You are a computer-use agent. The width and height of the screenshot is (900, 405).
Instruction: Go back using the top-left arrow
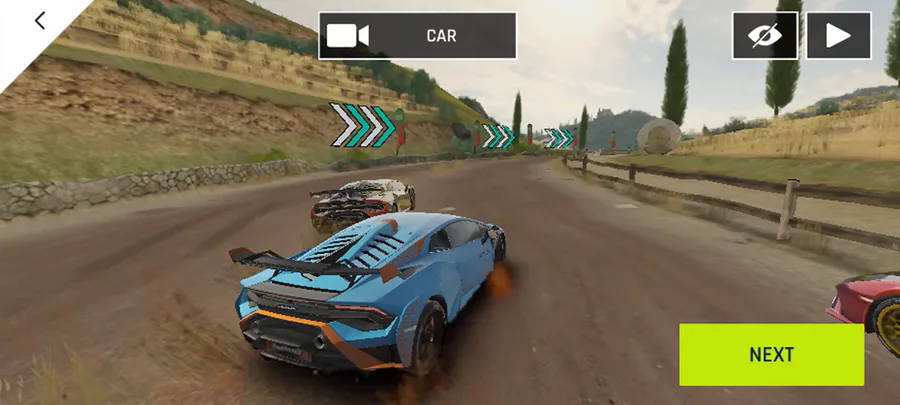[40, 20]
